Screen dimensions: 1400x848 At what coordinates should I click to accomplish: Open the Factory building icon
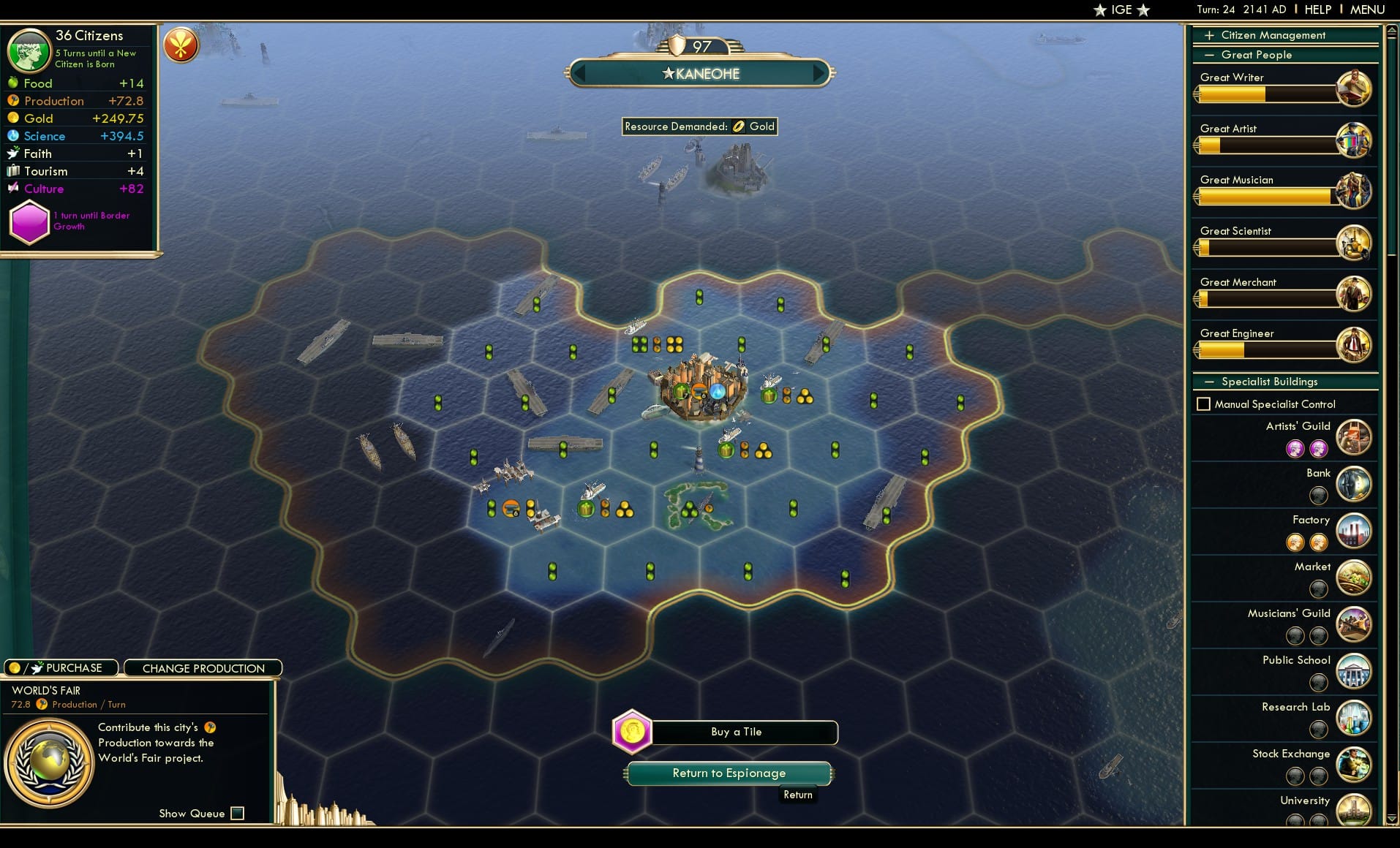(x=1353, y=531)
